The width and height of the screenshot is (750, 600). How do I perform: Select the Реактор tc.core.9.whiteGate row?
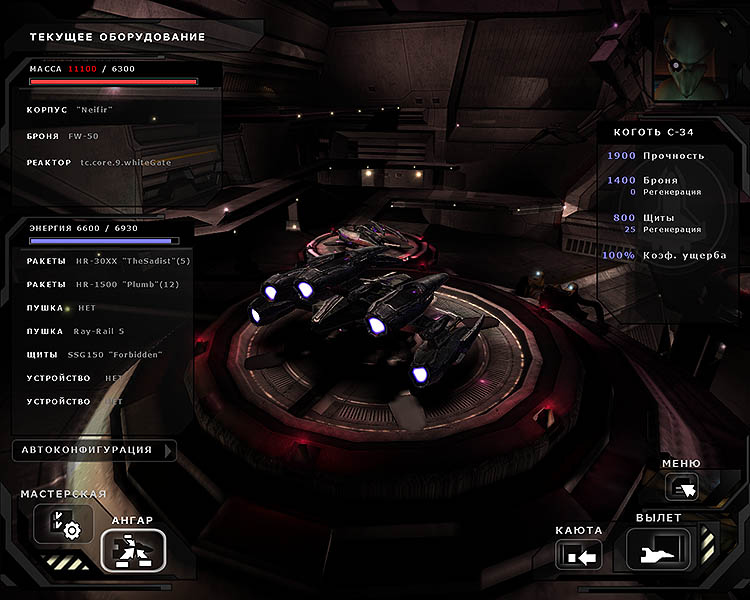tap(110, 162)
